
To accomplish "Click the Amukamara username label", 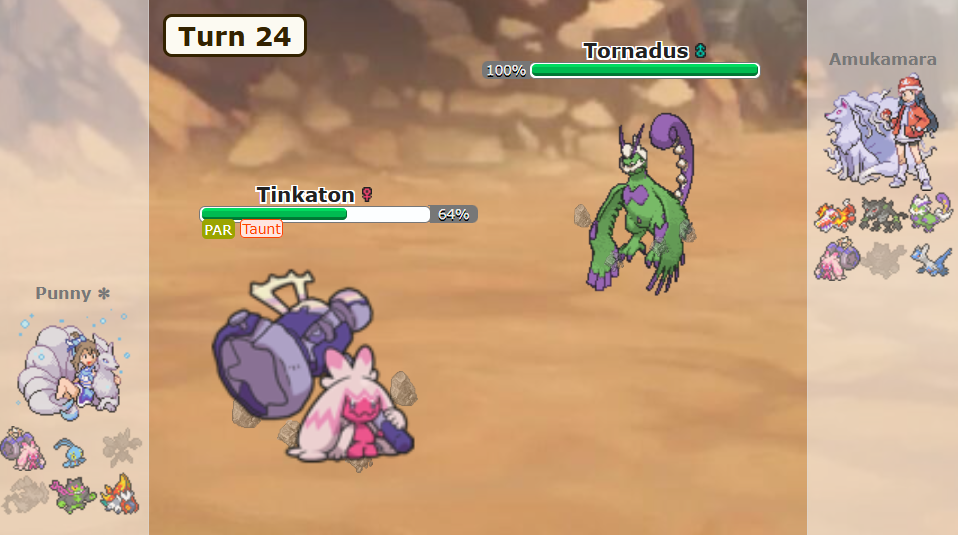I will (882, 59).
